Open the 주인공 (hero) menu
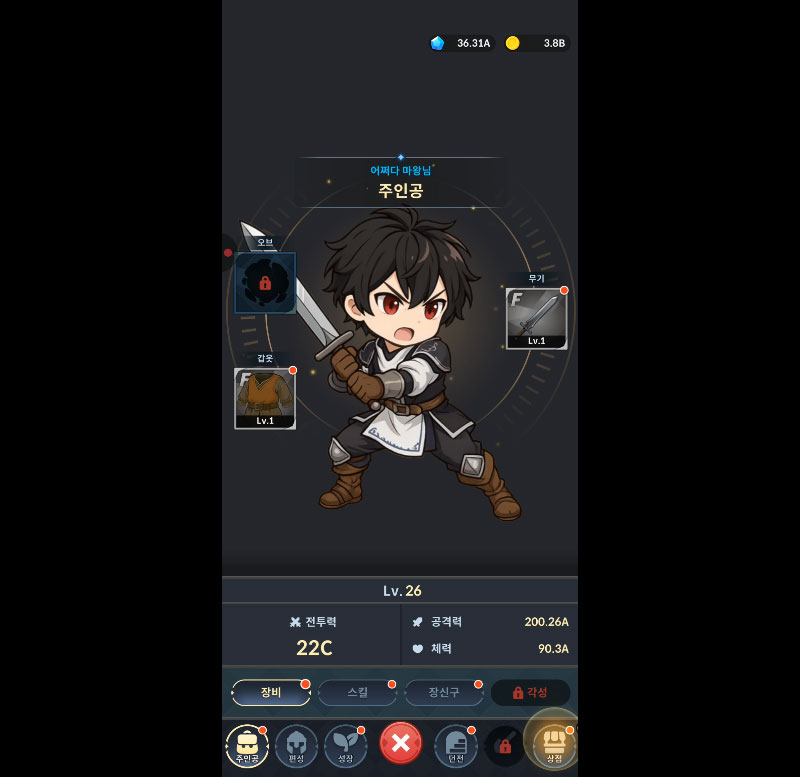800x777 pixels. [x=247, y=746]
